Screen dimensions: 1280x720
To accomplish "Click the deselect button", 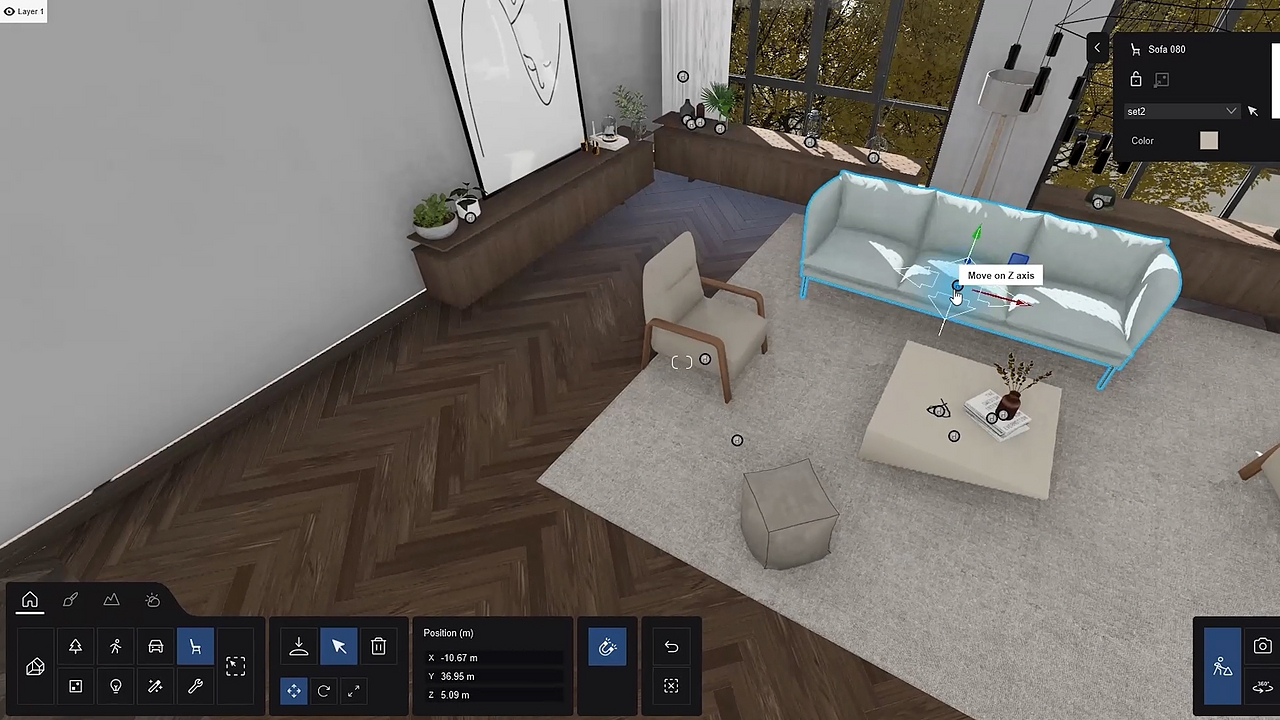I will pyautogui.click(x=670, y=687).
